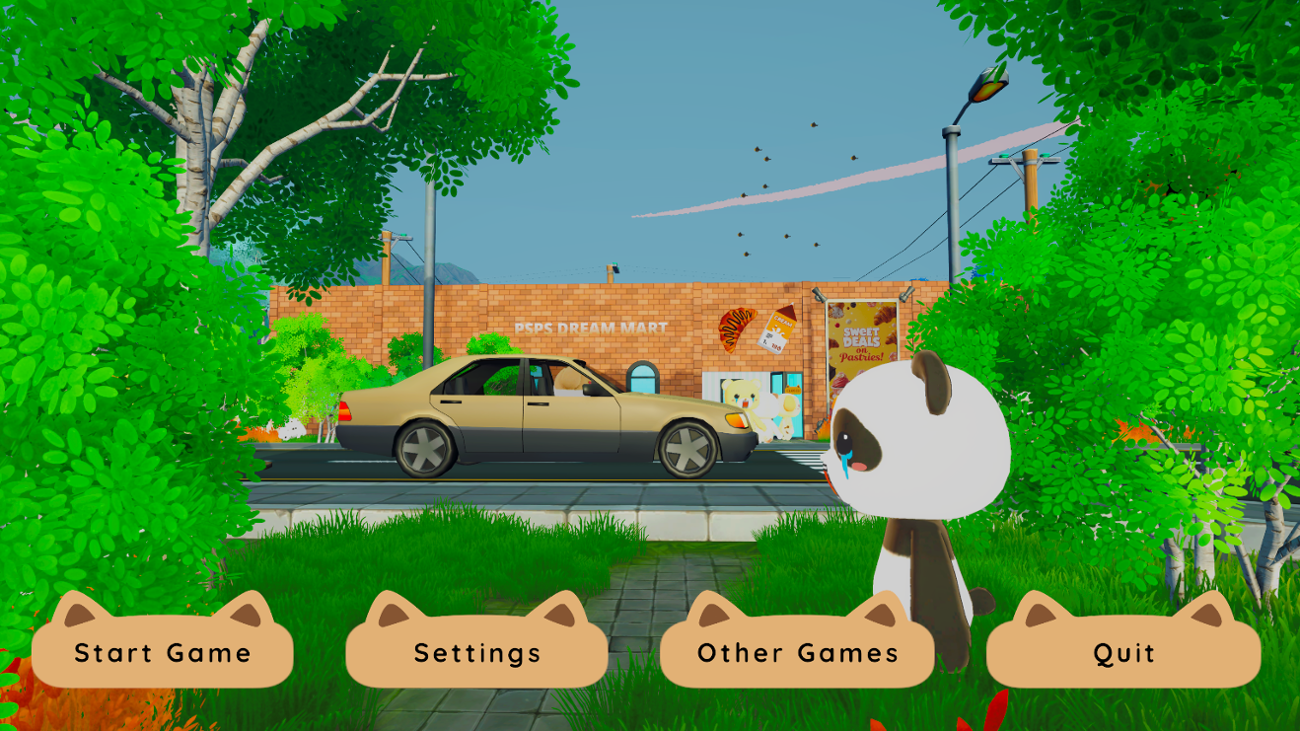Open the Settings menu
Image resolution: width=1300 pixels, height=731 pixels.
coord(478,654)
